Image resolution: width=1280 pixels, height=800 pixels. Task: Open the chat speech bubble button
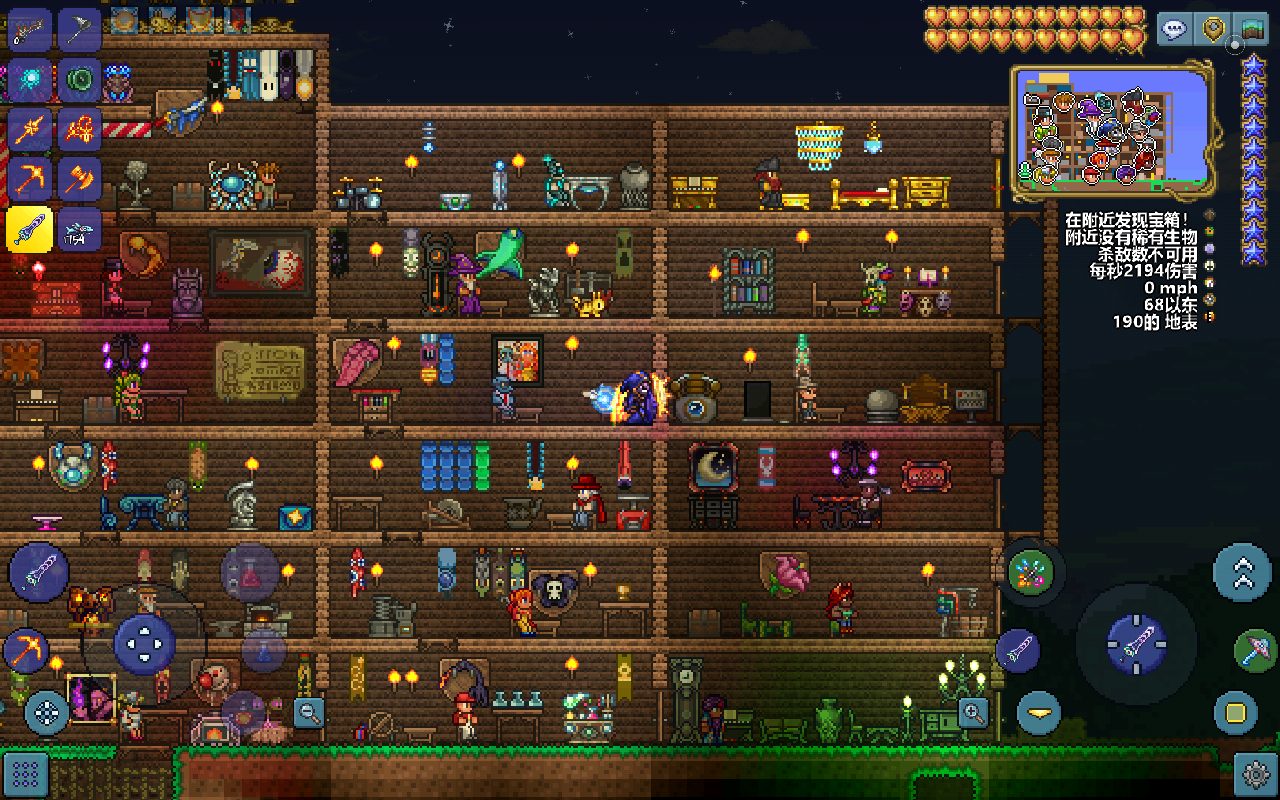click(1174, 29)
